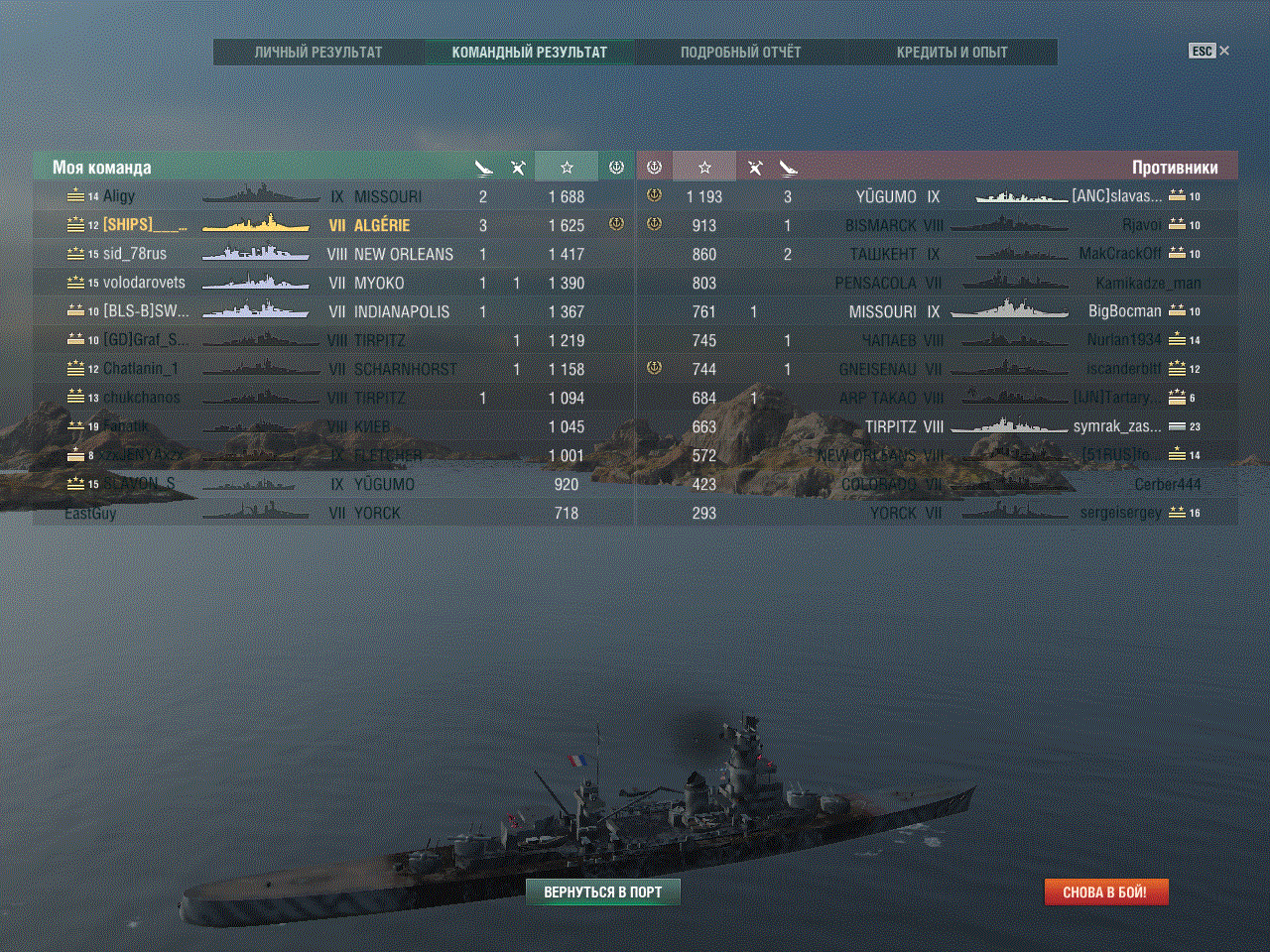Sort enemies by plane kills icon
The width and height of the screenshot is (1270, 952).
(755, 168)
